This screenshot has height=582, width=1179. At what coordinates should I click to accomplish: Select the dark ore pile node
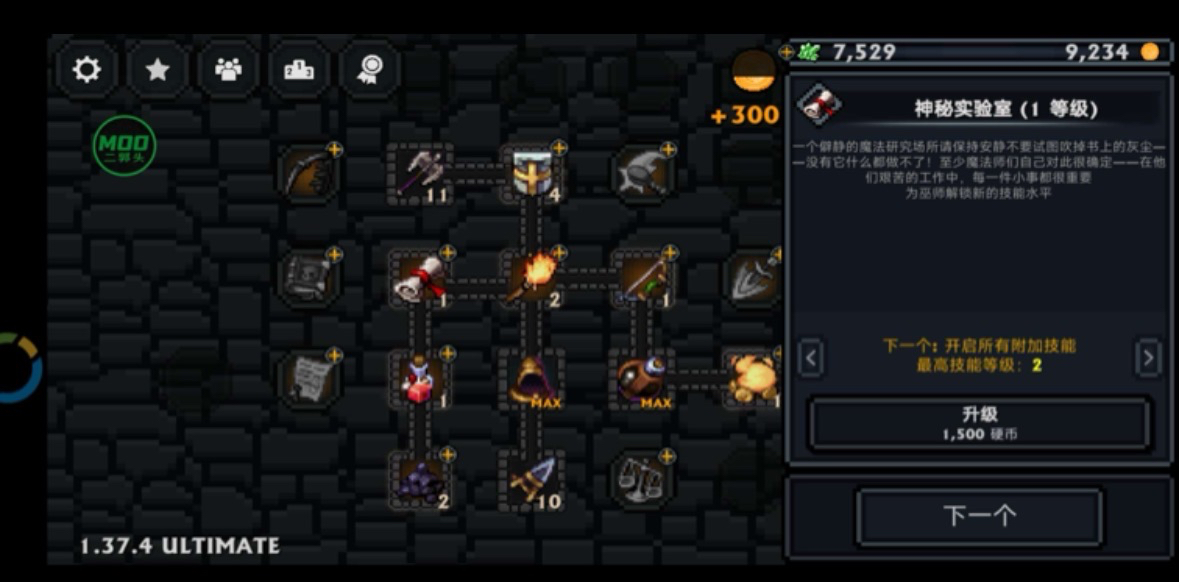pos(420,480)
